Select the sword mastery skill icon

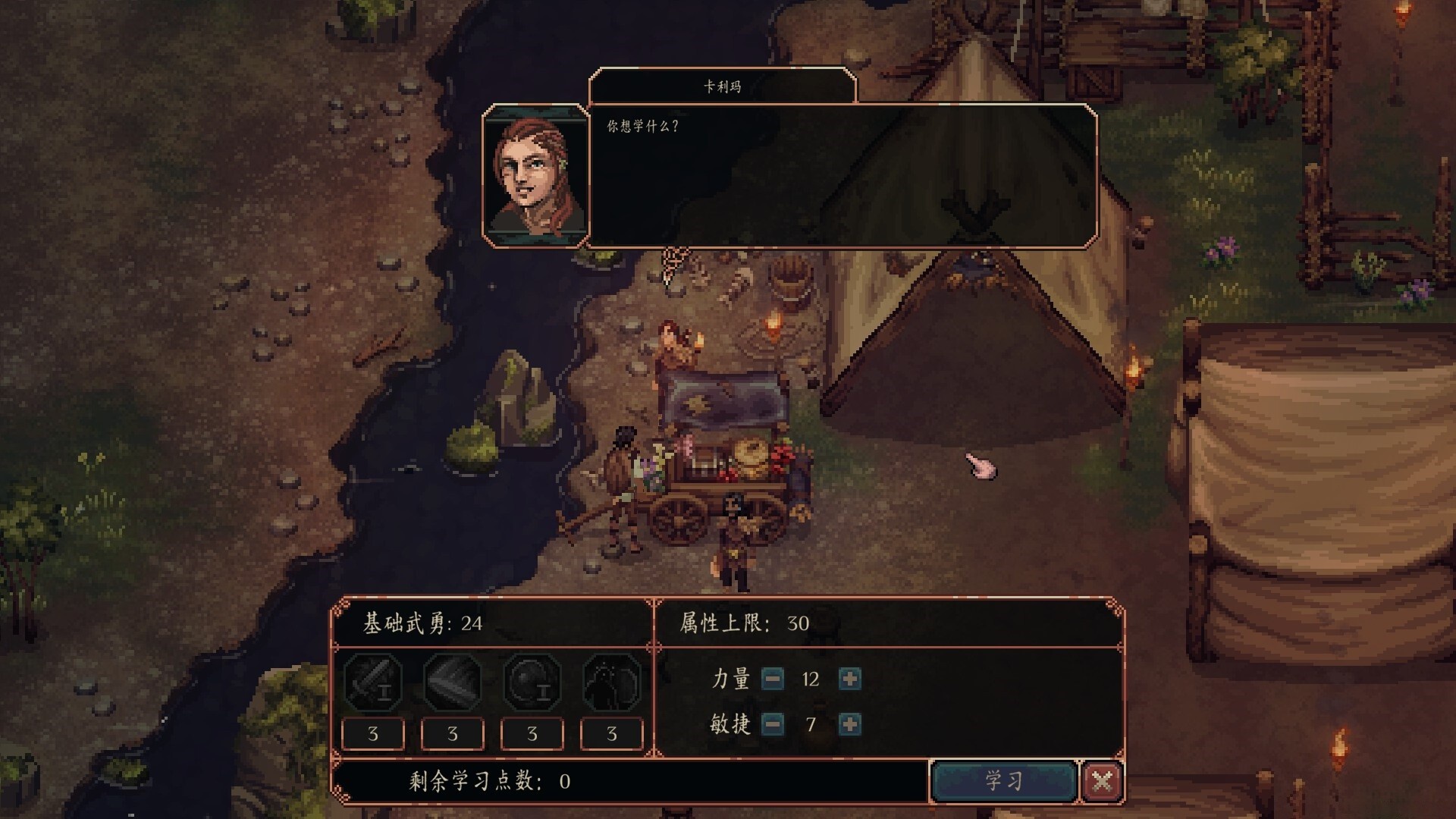click(373, 682)
